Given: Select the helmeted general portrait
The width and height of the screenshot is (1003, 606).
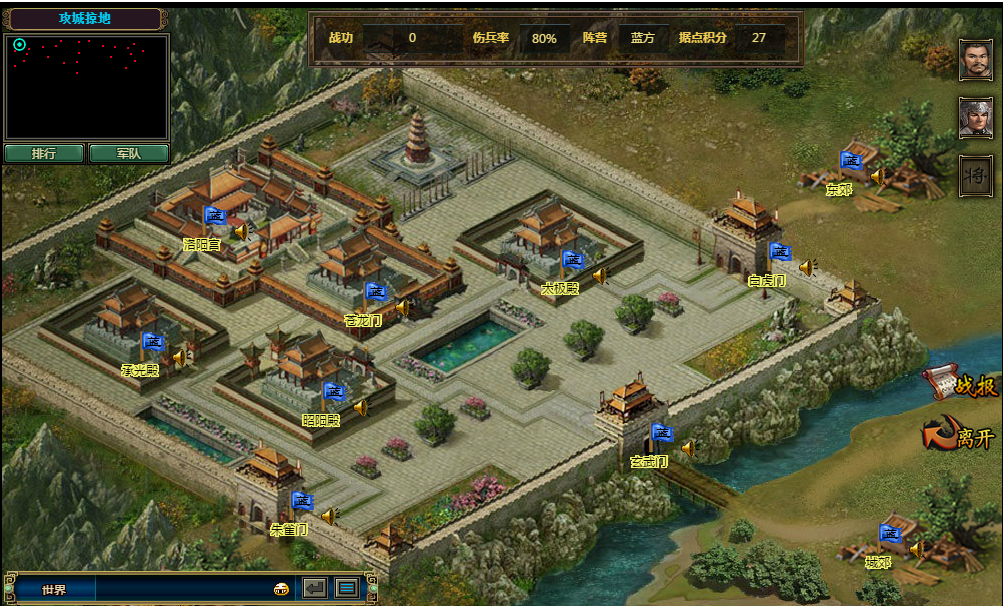Looking at the screenshot, I should coord(975,118).
